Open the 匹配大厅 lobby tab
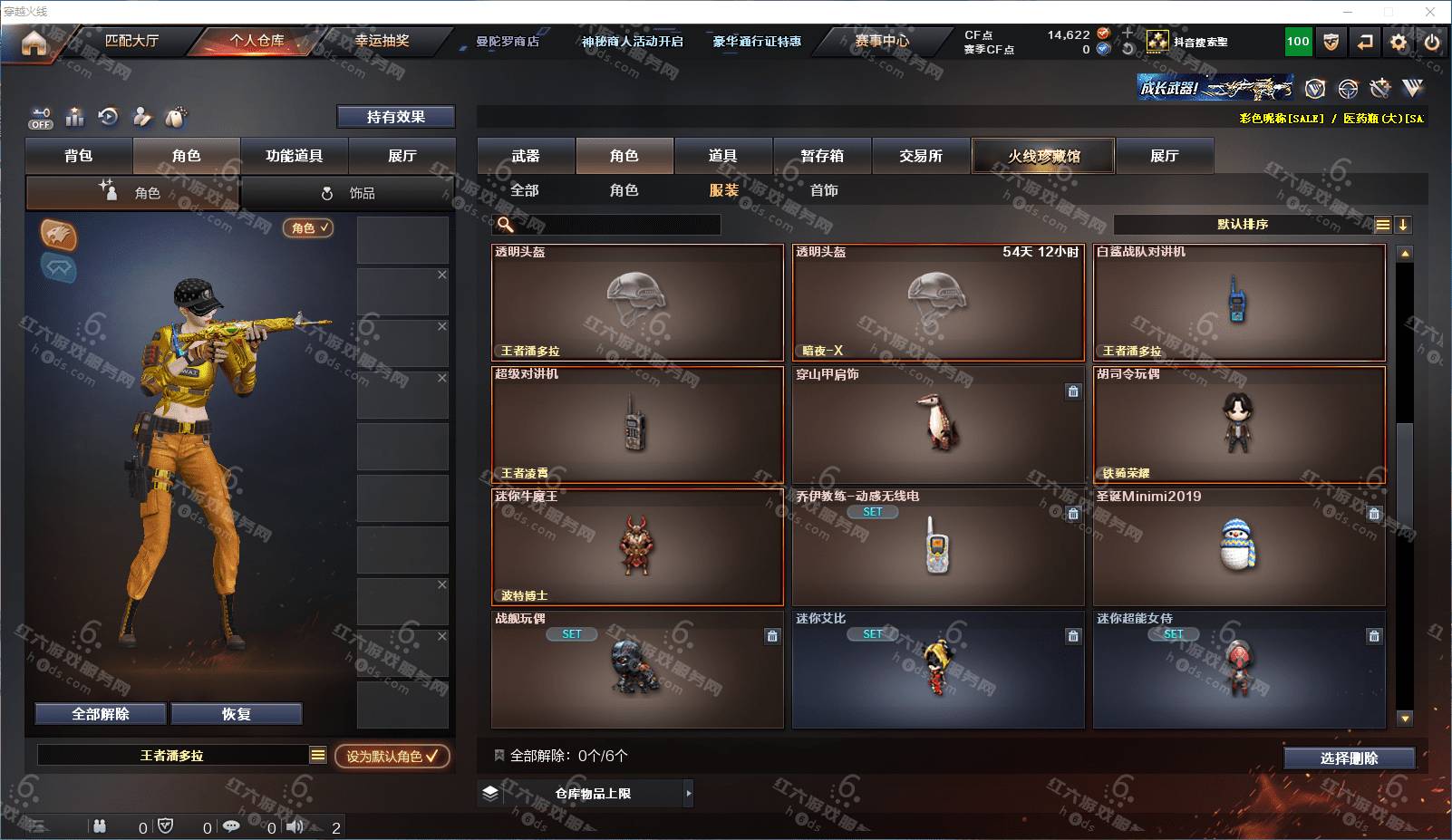 [x=132, y=41]
